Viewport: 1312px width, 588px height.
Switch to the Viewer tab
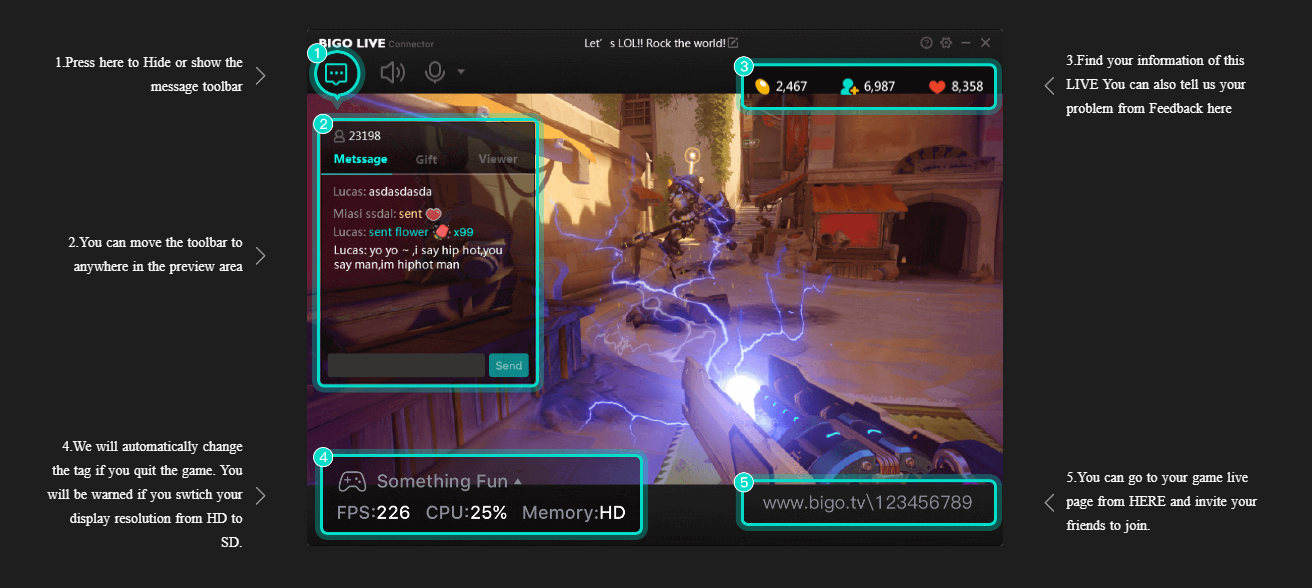click(x=497, y=159)
